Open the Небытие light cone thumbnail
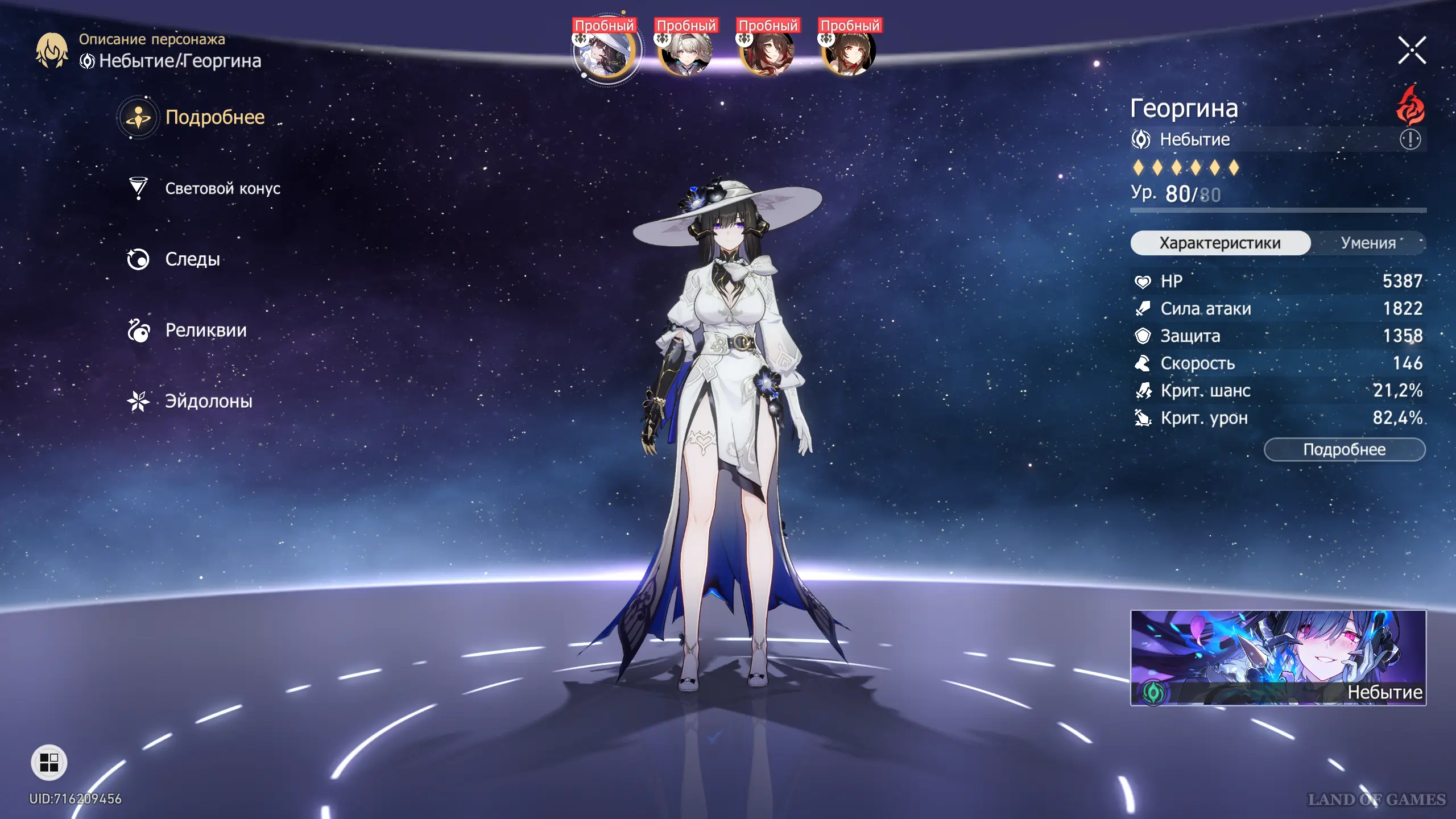 click(x=1278, y=657)
